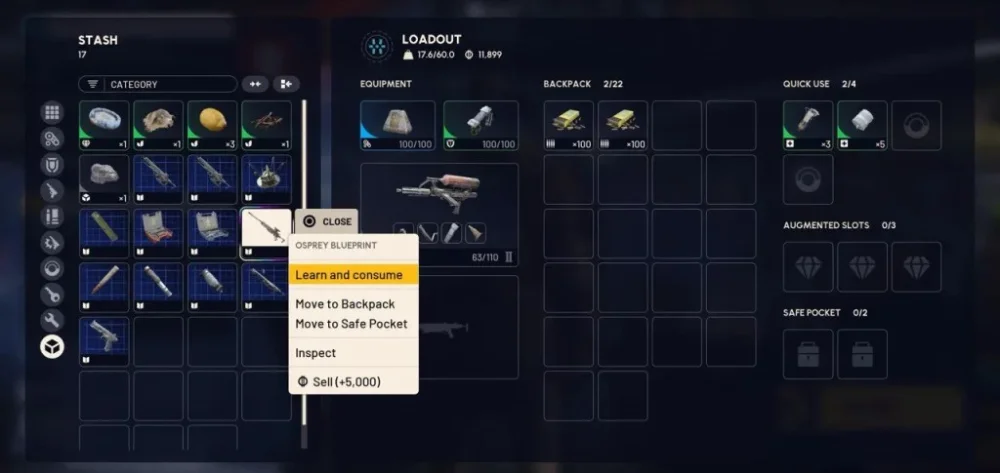The image size is (1000, 473).
Task: Open the stash Category sort dropdown
Action: pos(159,85)
